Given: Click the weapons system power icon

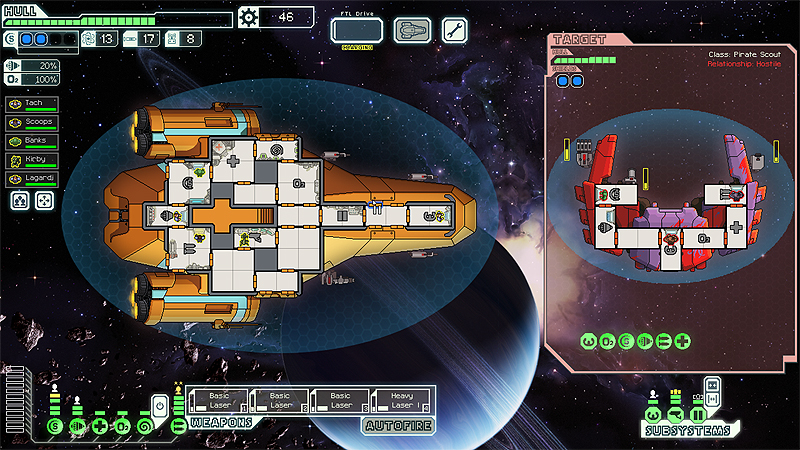Looking at the screenshot, I should [179, 427].
